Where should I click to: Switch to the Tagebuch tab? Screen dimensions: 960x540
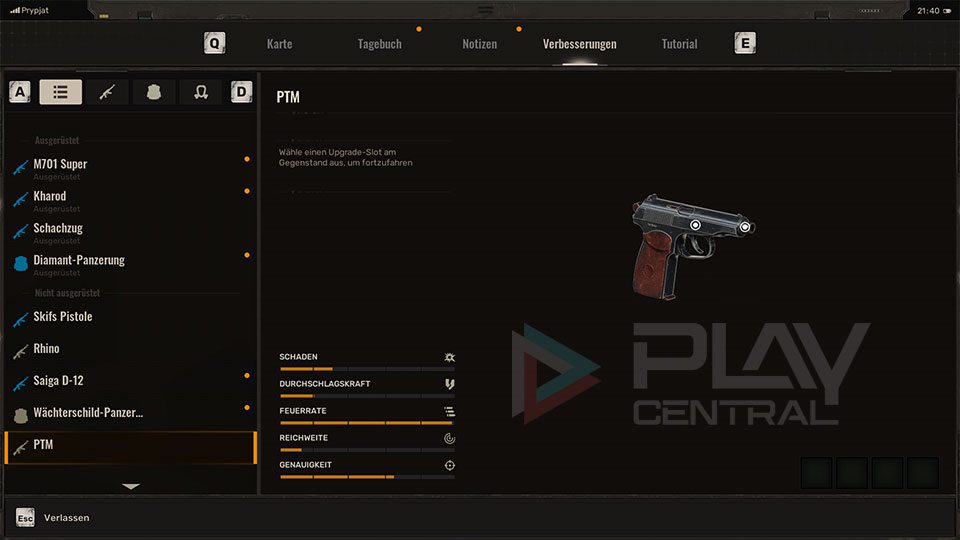[380, 44]
